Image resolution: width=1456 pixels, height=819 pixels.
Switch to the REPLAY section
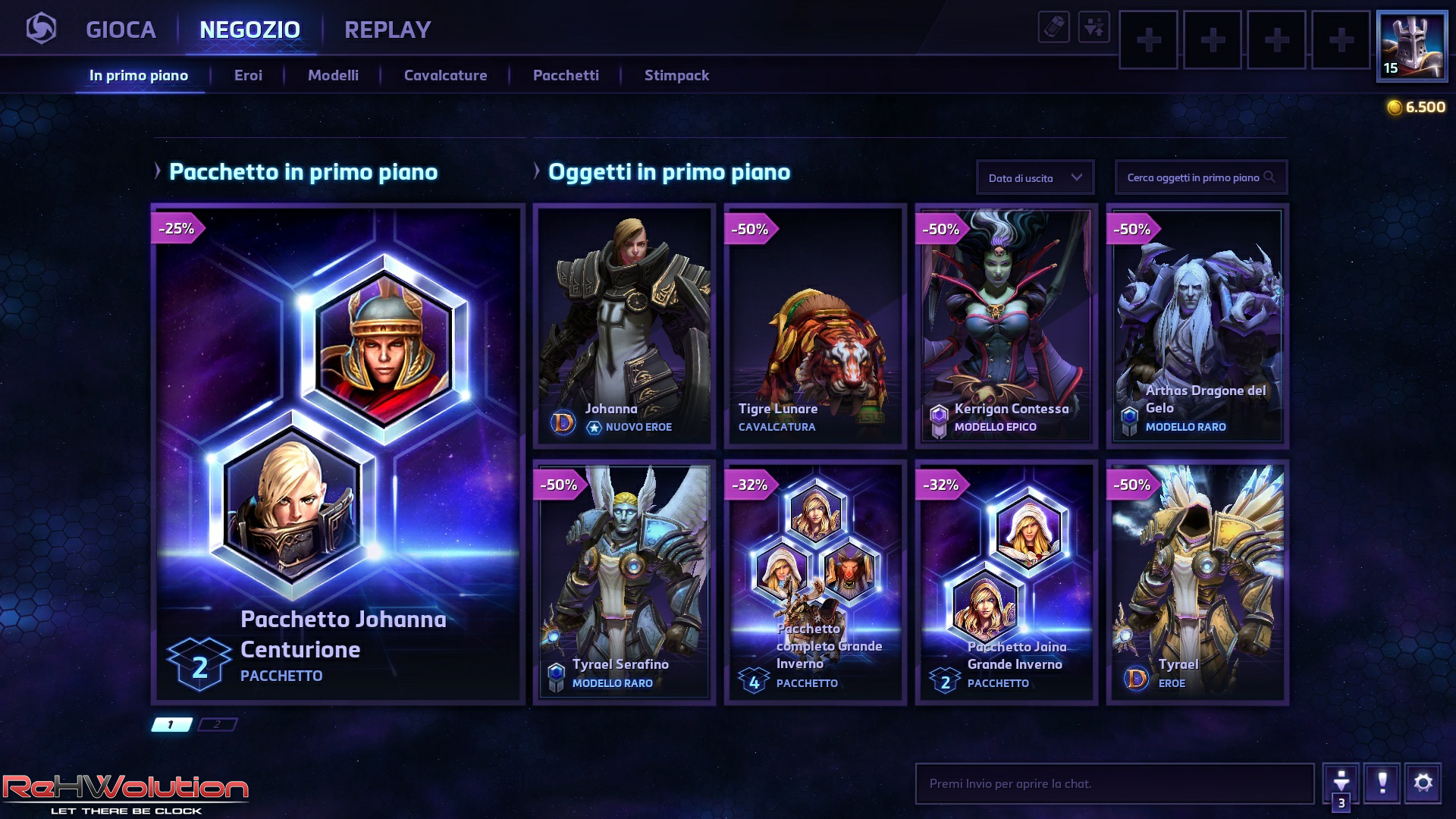pyautogui.click(x=387, y=30)
